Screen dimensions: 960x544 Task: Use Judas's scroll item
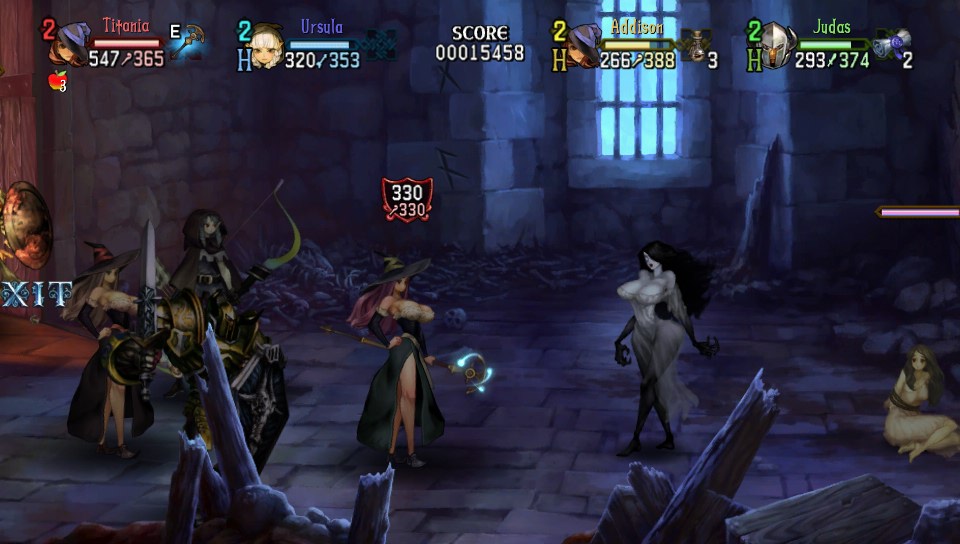pyautogui.click(x=891, y=45)
